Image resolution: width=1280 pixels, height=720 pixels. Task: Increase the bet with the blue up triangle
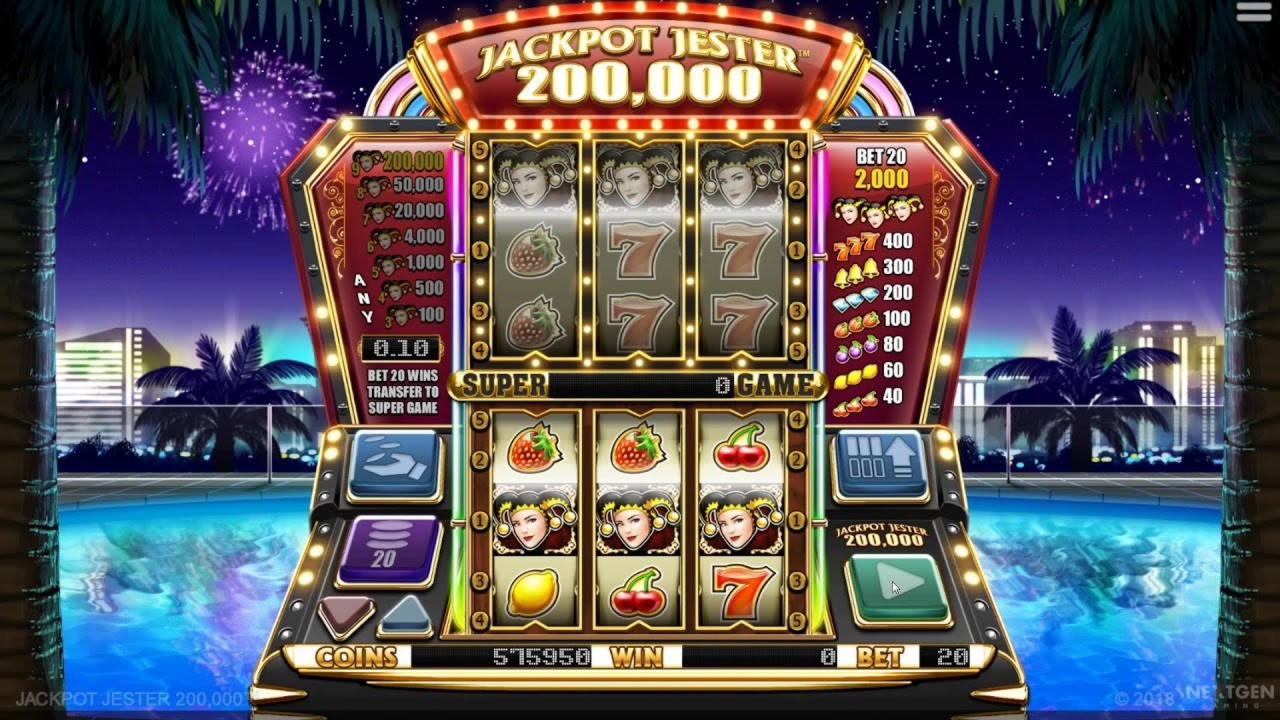click(405, 612)
